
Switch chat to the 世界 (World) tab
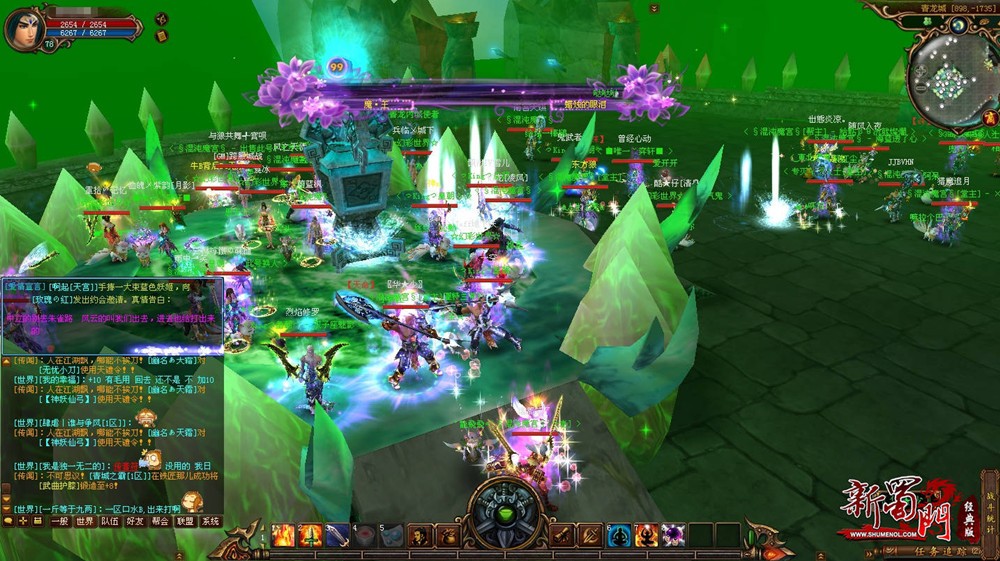[85, 521]
